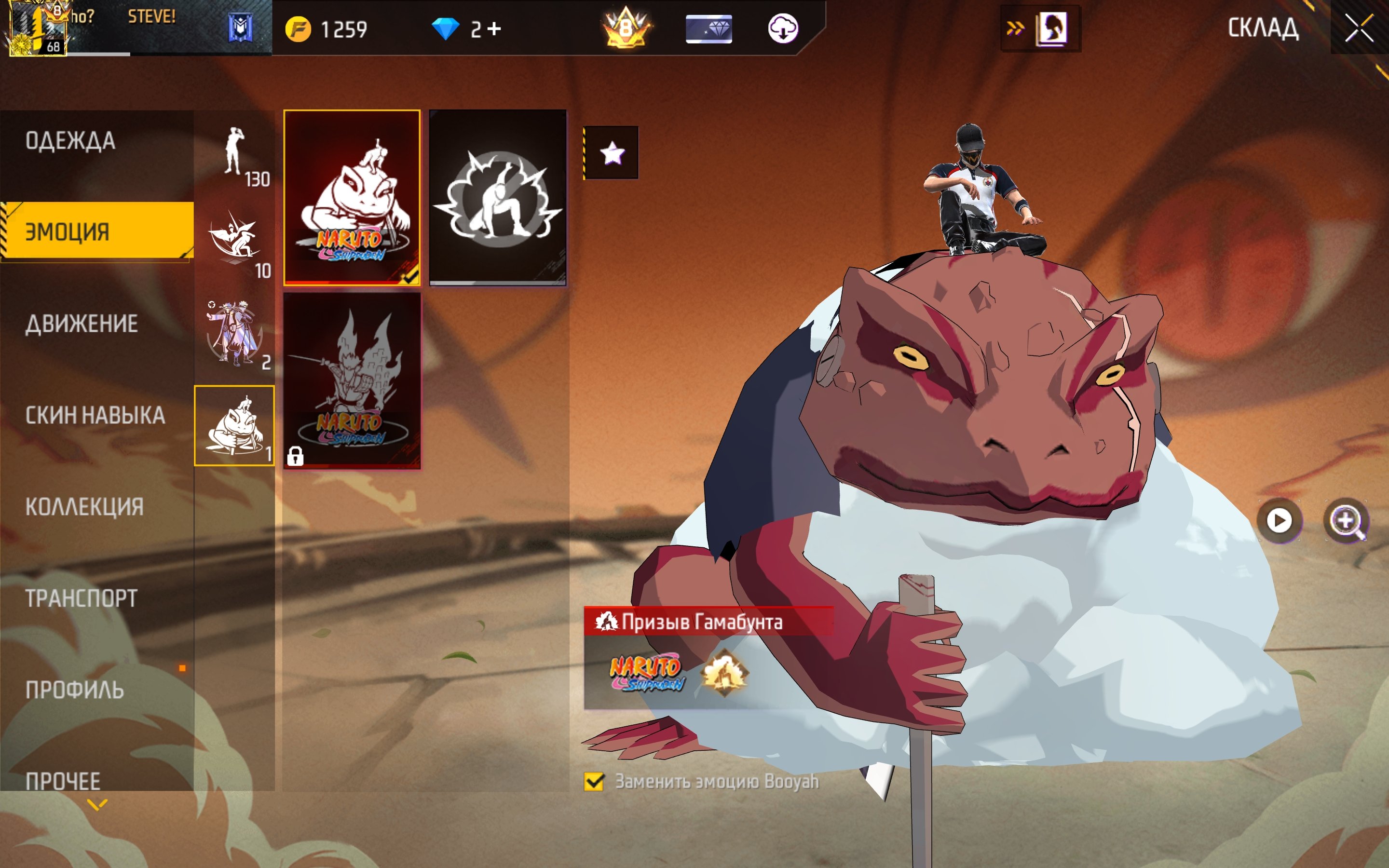Select the ПРОЧЕЕ category
1389x868 pixels.
[63, 781]
